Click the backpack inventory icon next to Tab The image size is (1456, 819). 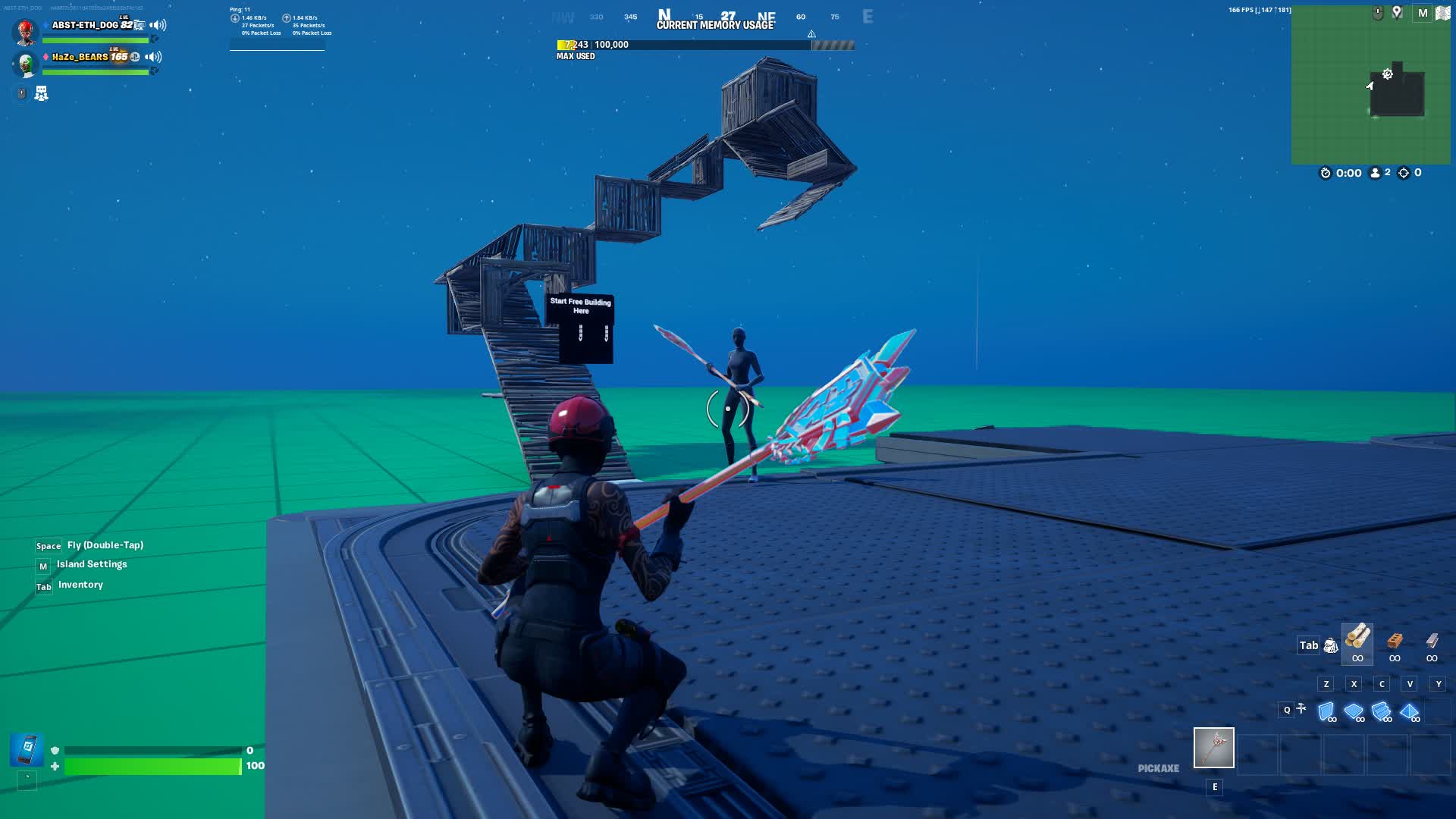1330,645
